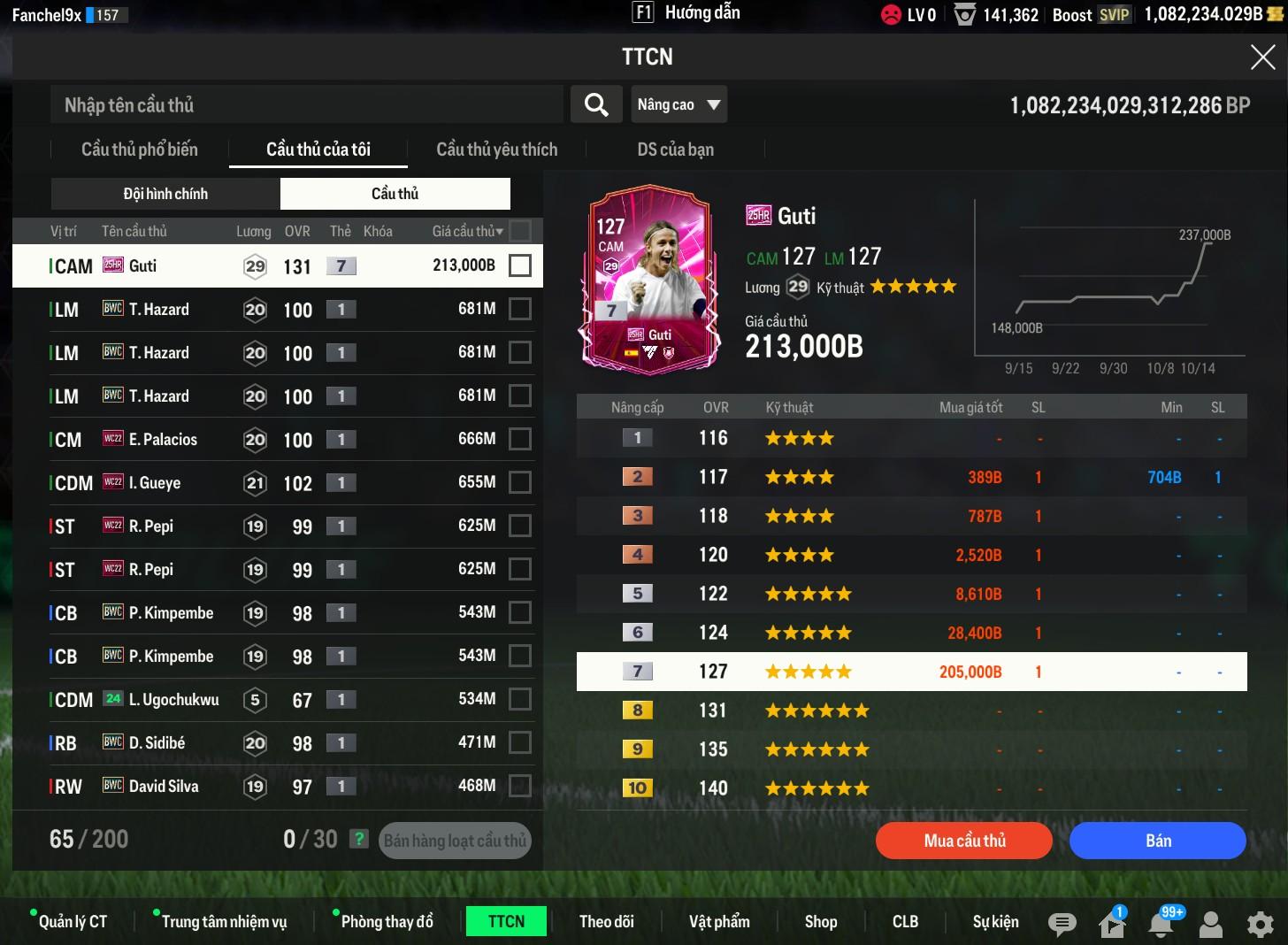Select the Đội hình chính sub-tab

coord(165,194)
